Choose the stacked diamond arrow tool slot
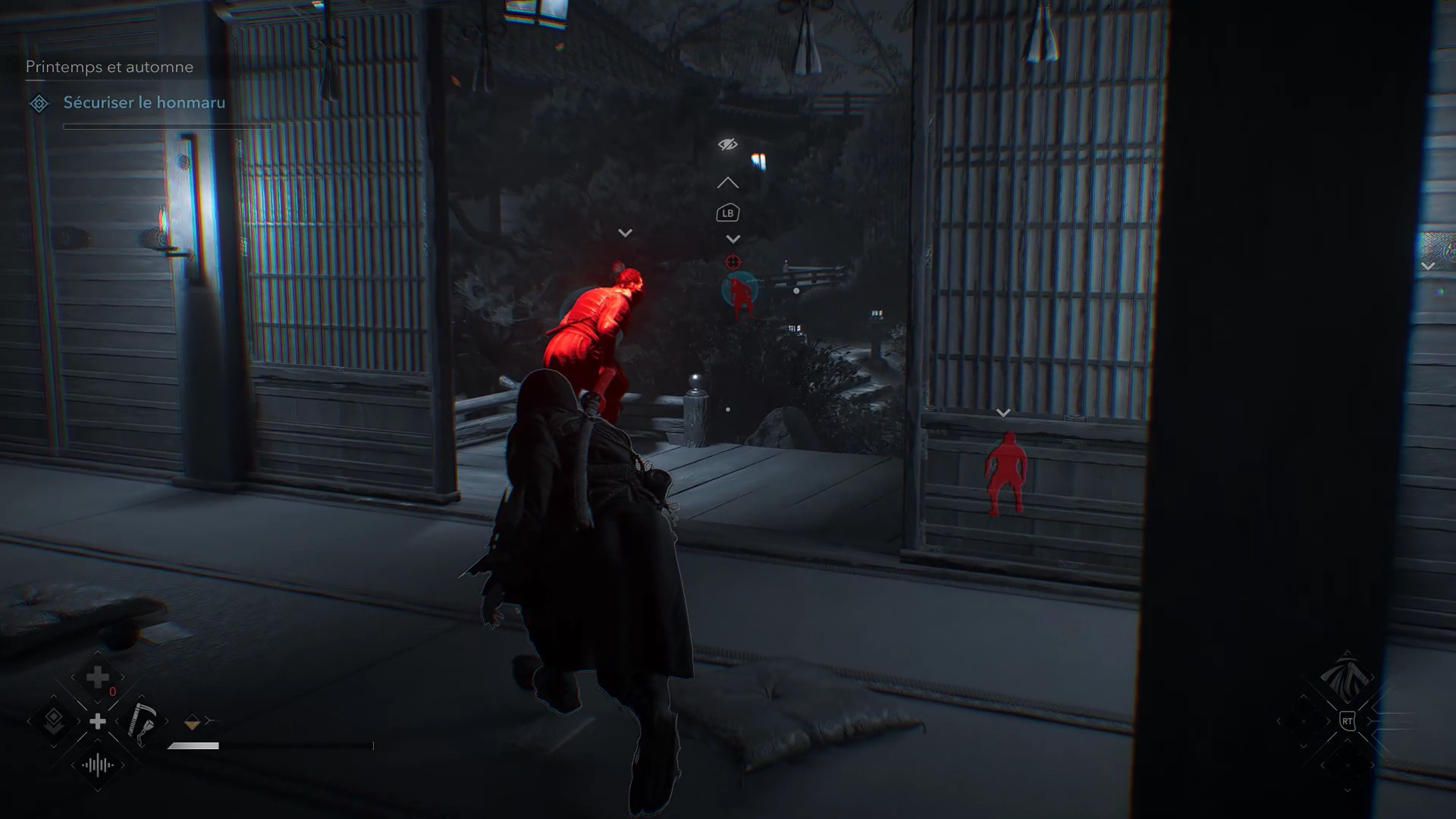Viewport: 1456px width, 819px height. pyautogui.click(x=54, y=720)
